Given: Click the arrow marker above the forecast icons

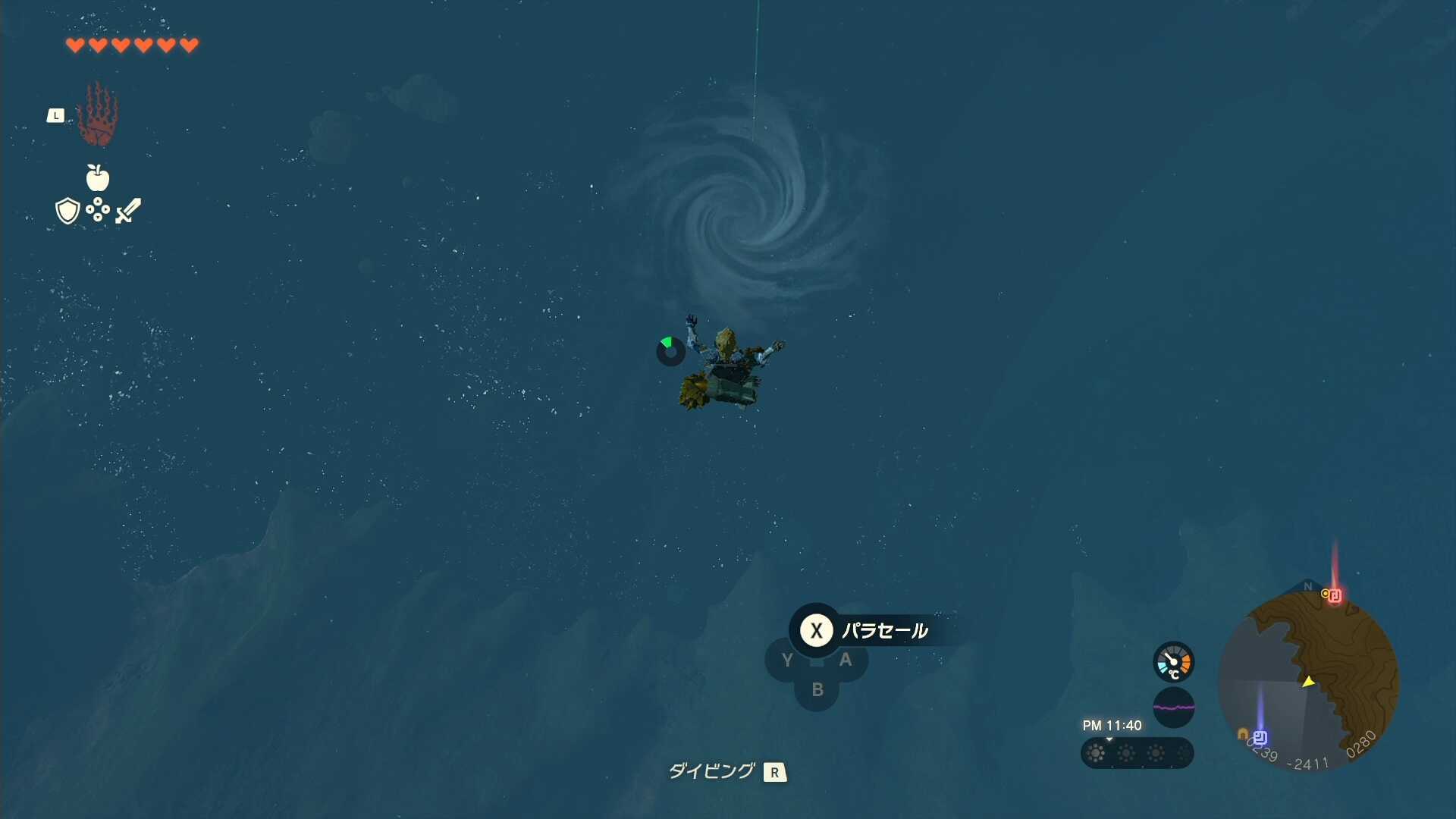Looking at the screenshot, I should (x=1109, y=739).
